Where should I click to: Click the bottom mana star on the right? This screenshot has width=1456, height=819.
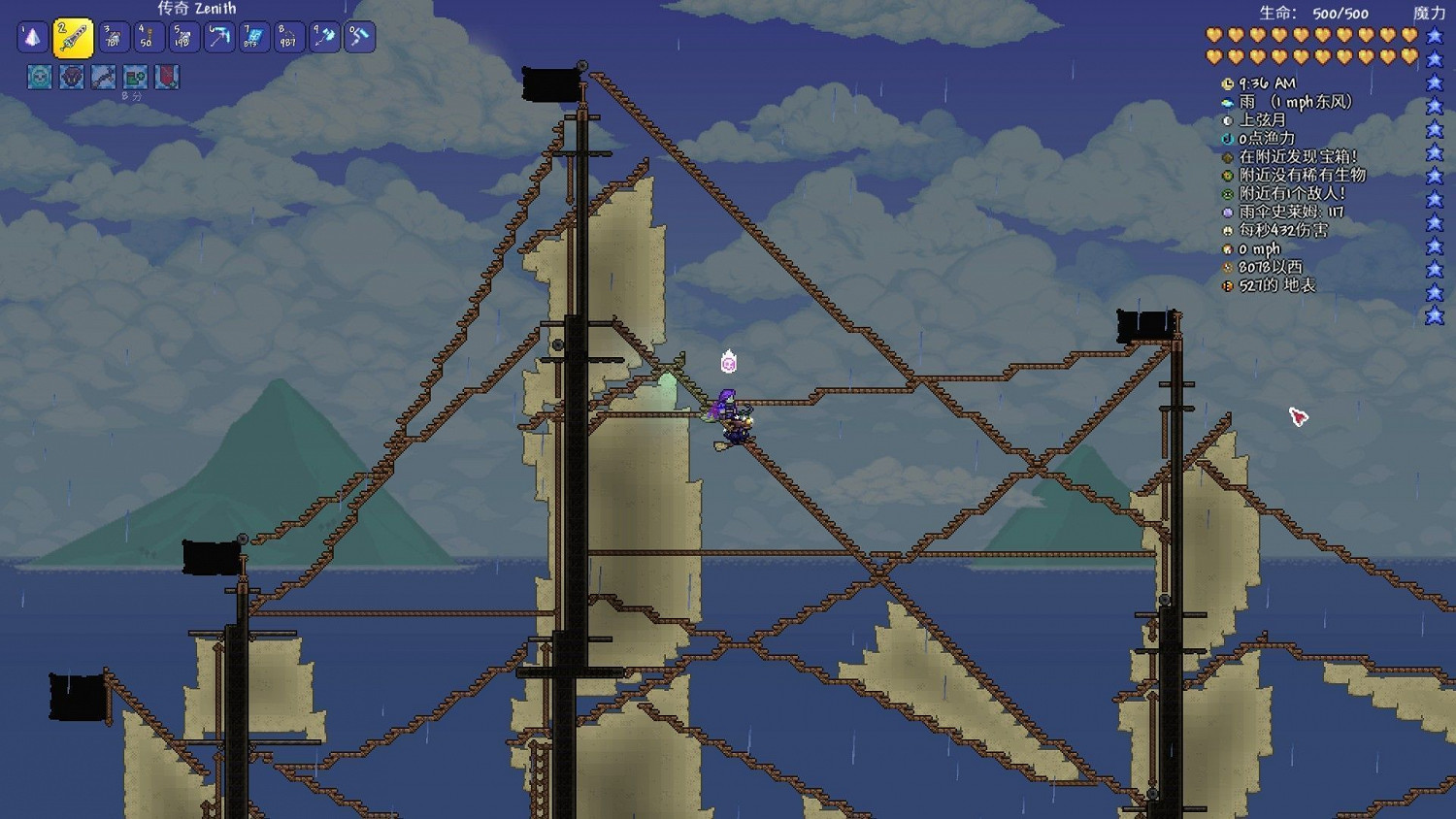pos(1435,314)
